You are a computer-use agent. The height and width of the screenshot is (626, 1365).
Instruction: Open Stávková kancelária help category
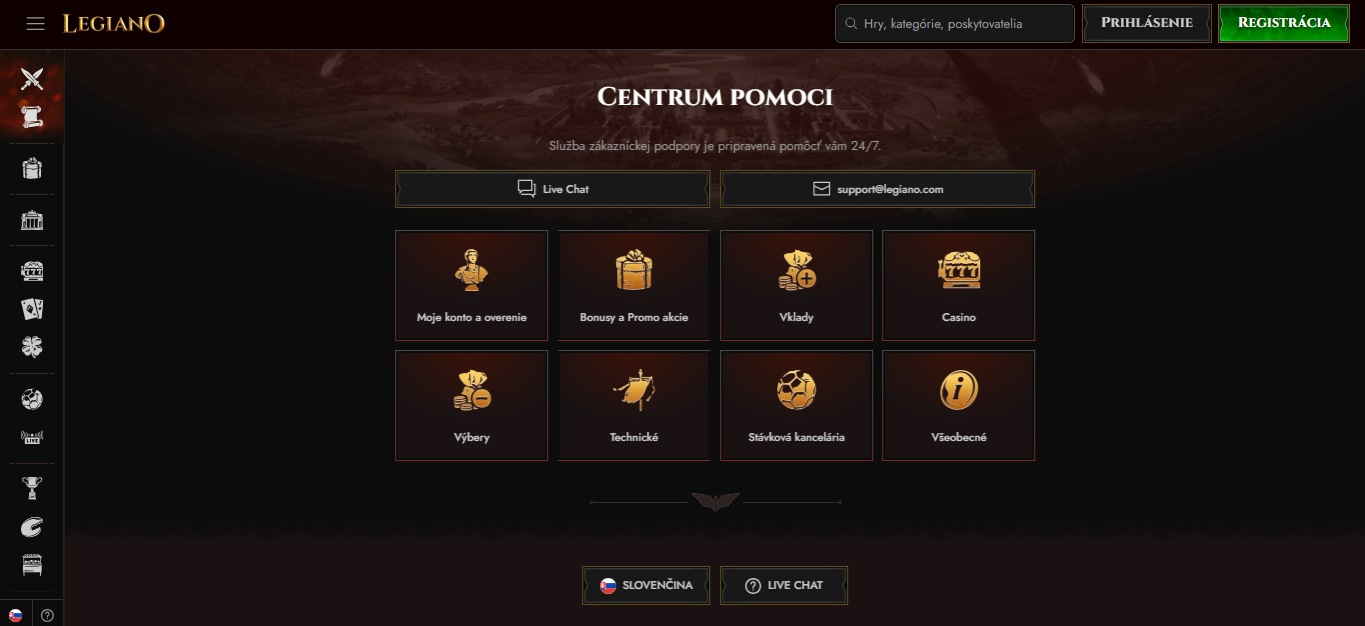796,405
